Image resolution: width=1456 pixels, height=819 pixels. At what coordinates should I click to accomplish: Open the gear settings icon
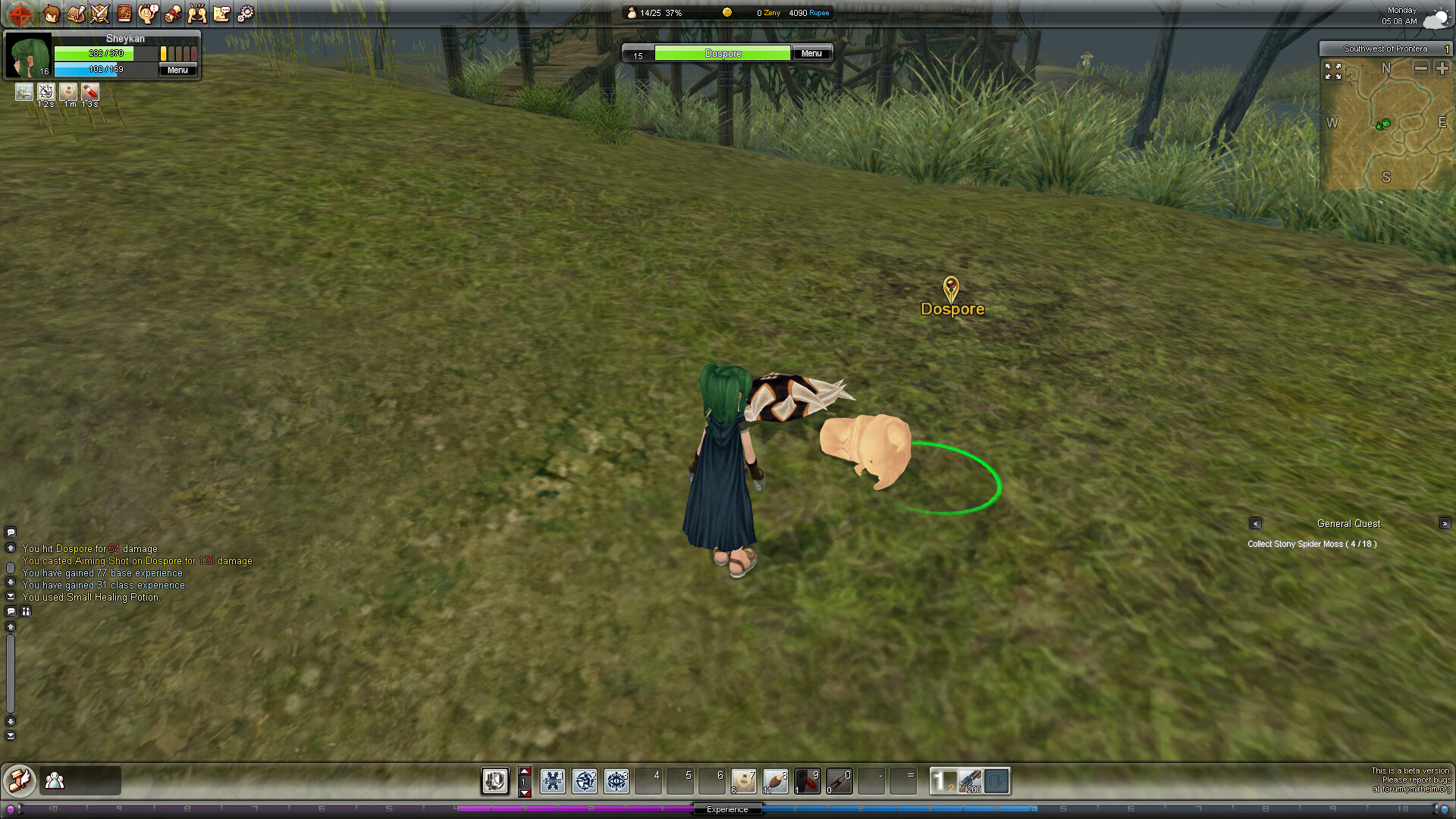pos(246,14)
